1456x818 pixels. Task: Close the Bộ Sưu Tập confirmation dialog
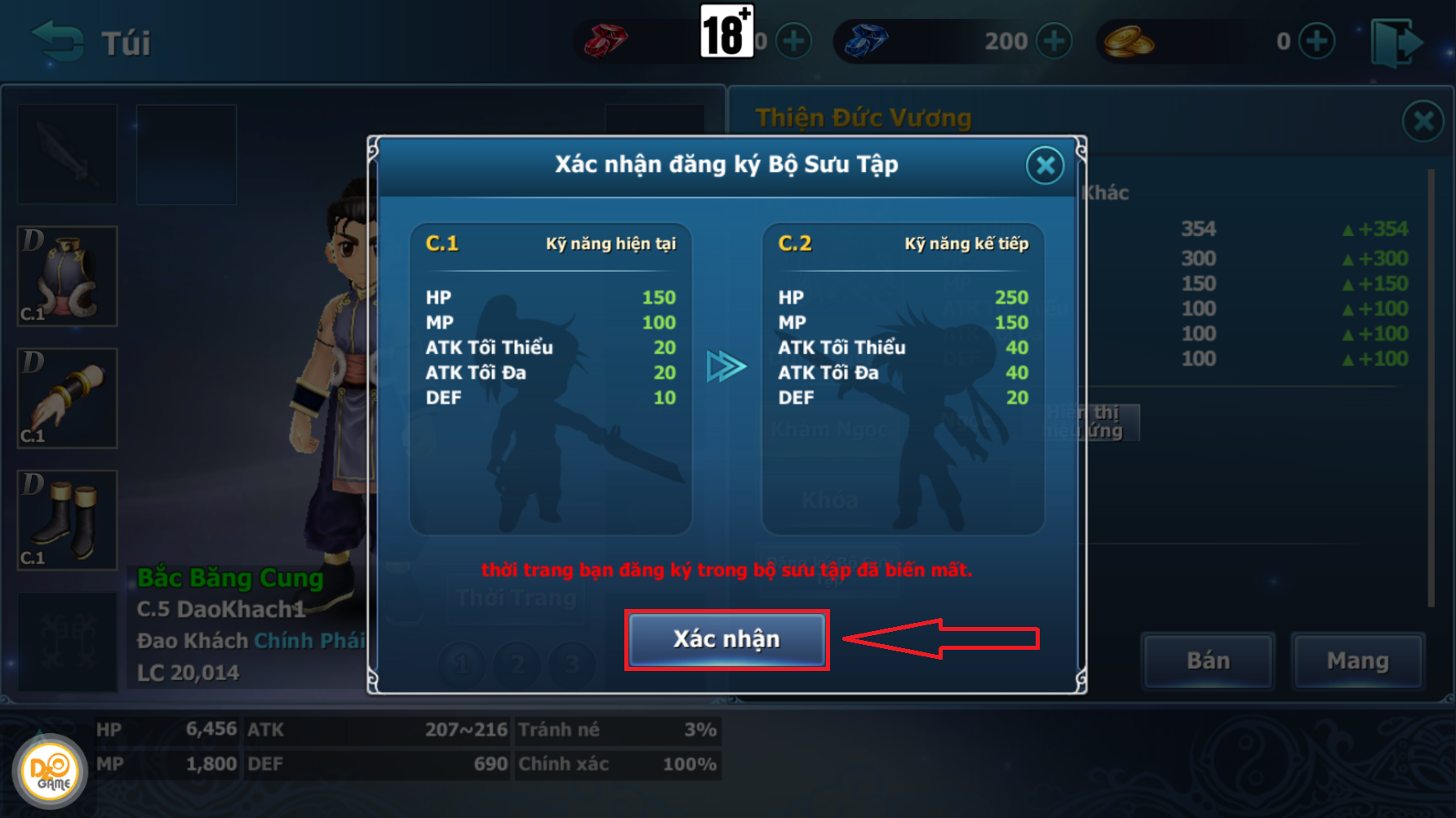click(x=1045, y=166)
